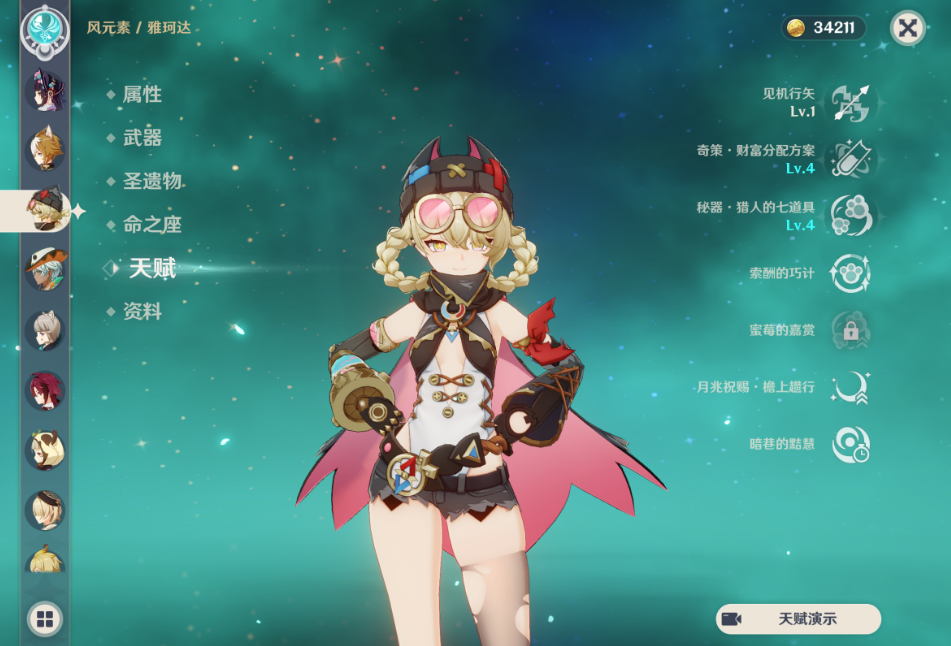Choose the dark-haired character with headphones portrait
The height and width of the screenshot is (646, 951).
tap(45, 92)
